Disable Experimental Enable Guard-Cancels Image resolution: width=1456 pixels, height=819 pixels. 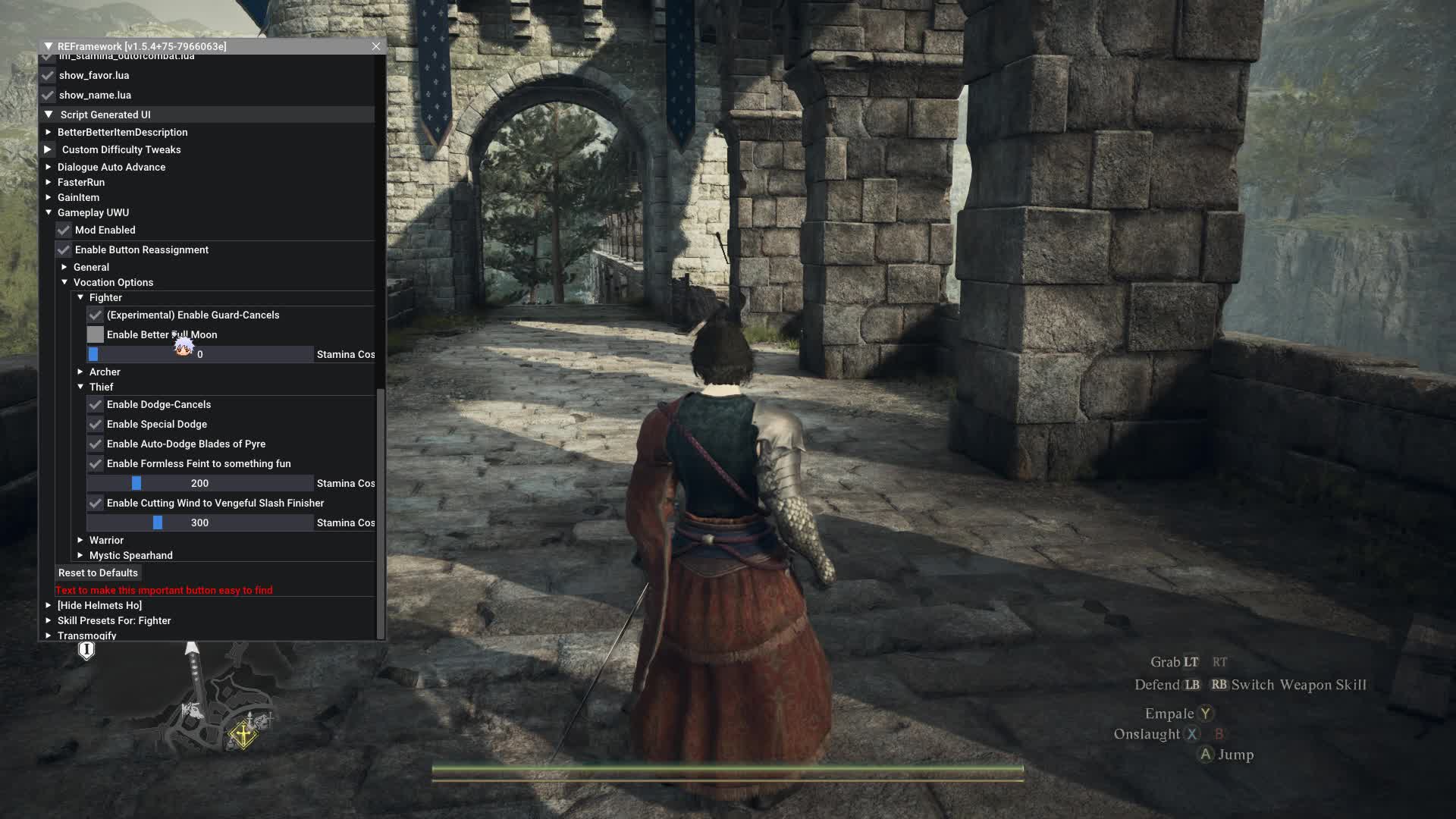point(96,315)
